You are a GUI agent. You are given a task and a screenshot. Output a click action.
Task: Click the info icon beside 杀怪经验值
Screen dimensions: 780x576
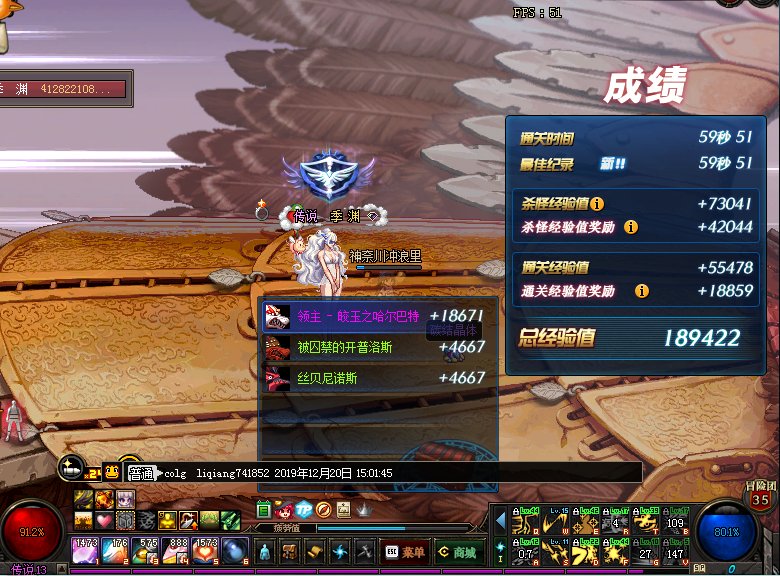point(597,203)
